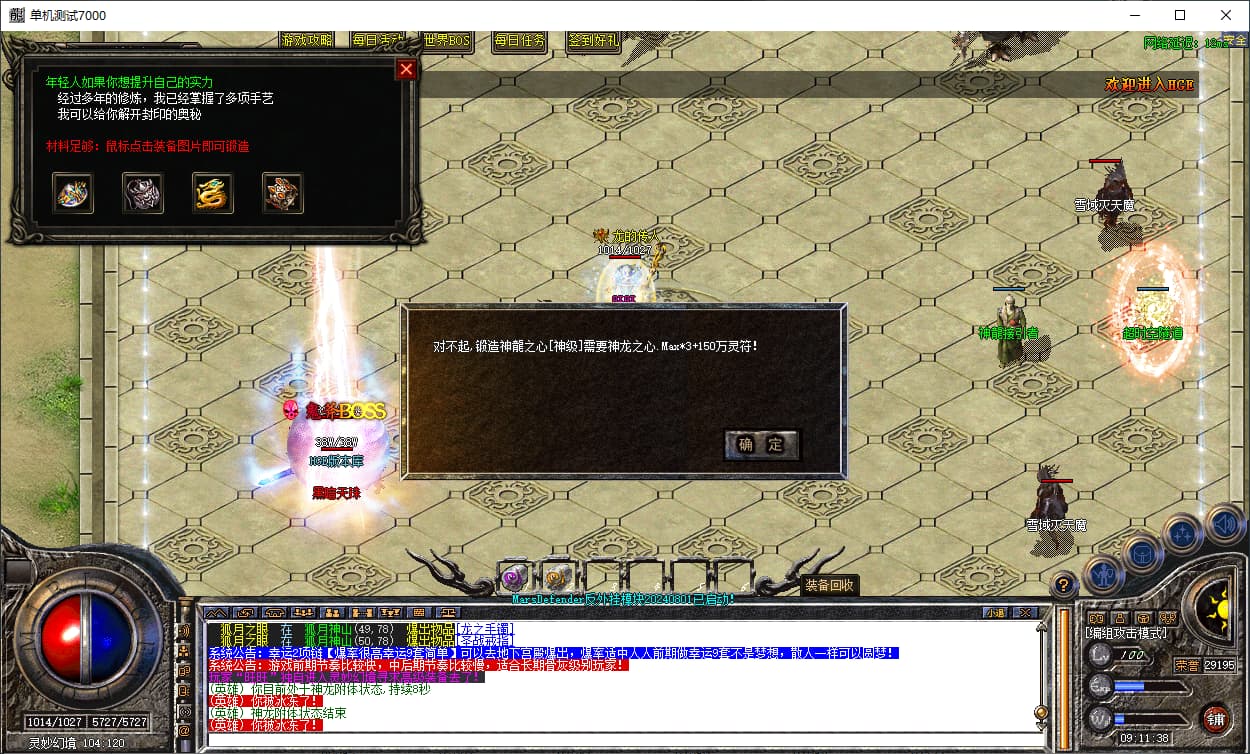Use the orange swirl item in the hotbar
The width and height of the screenshot is (1250, 754).
point(558,577)
